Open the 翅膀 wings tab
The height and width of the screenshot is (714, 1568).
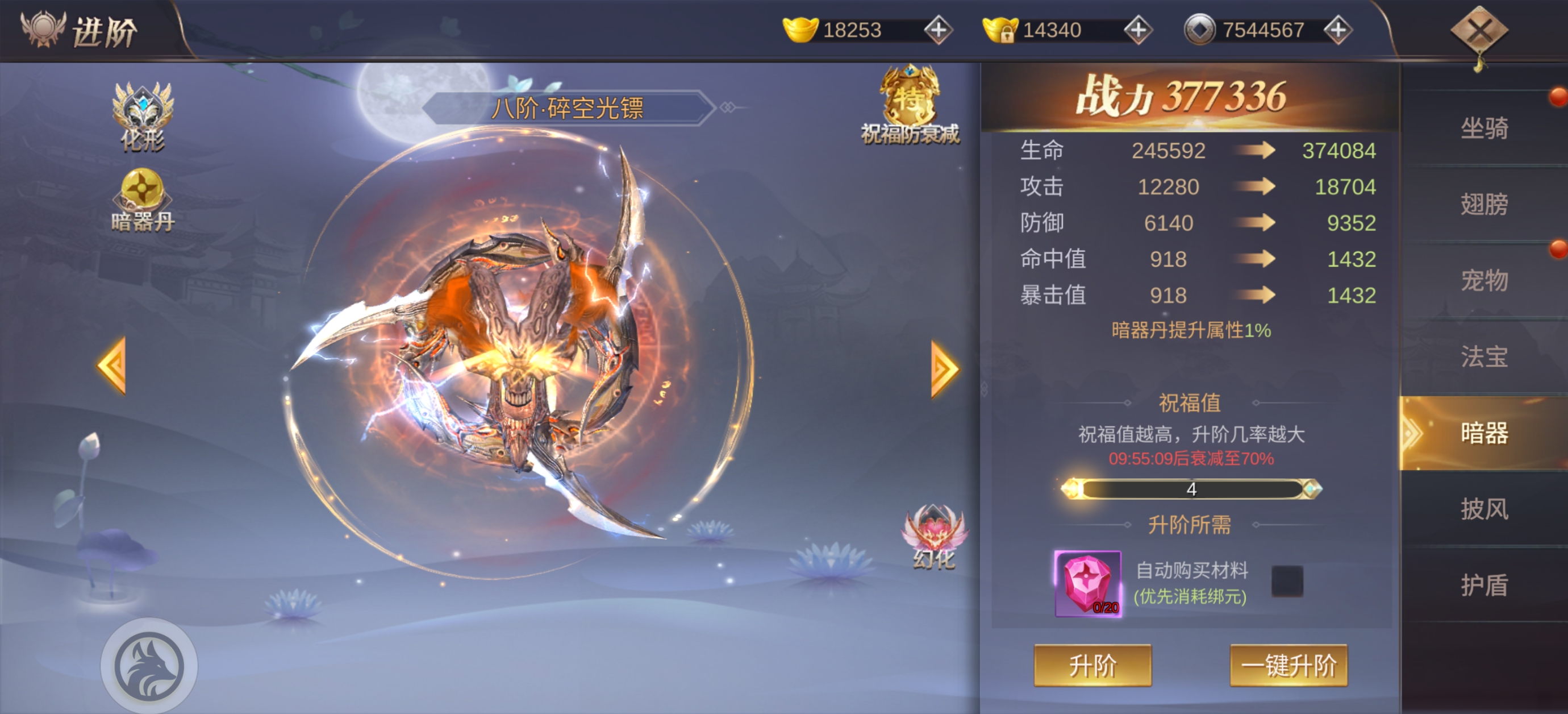[x=1484, y=204]
